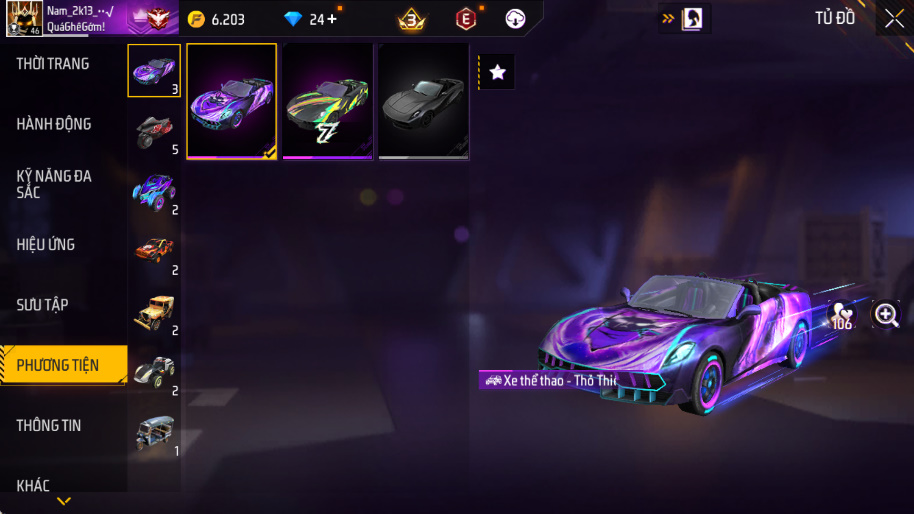Viewport: 914px width, 514px height.
Task: Pick the blue monster truck vehicle type
Action: click(154, 190)
